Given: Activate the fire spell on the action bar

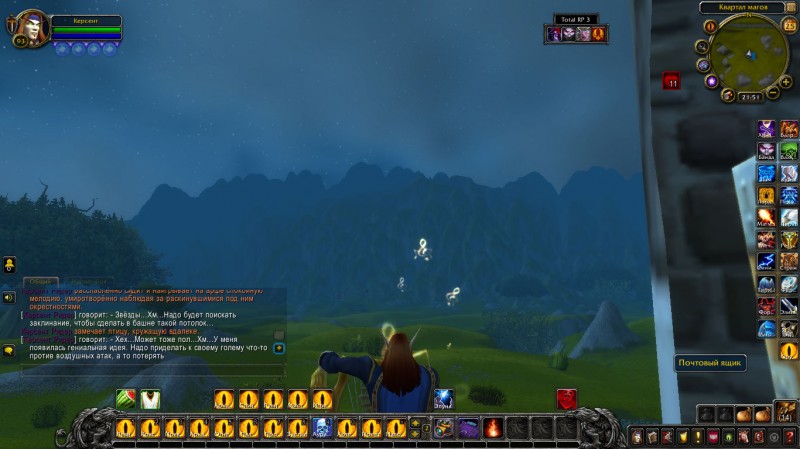Looking at the screenshot, I should [492, 428].
